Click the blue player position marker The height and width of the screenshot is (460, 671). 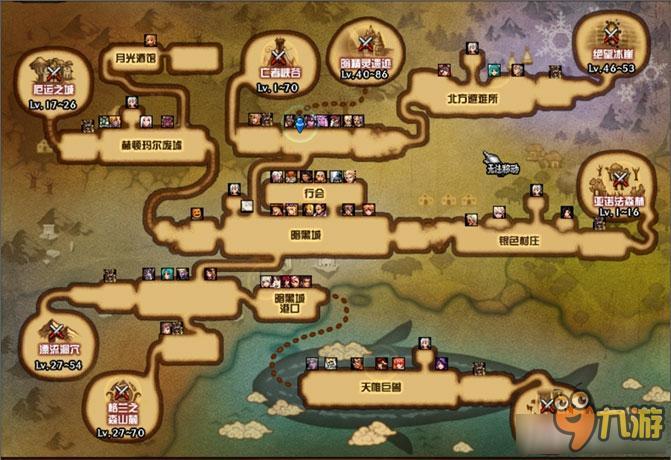point(298,122)
